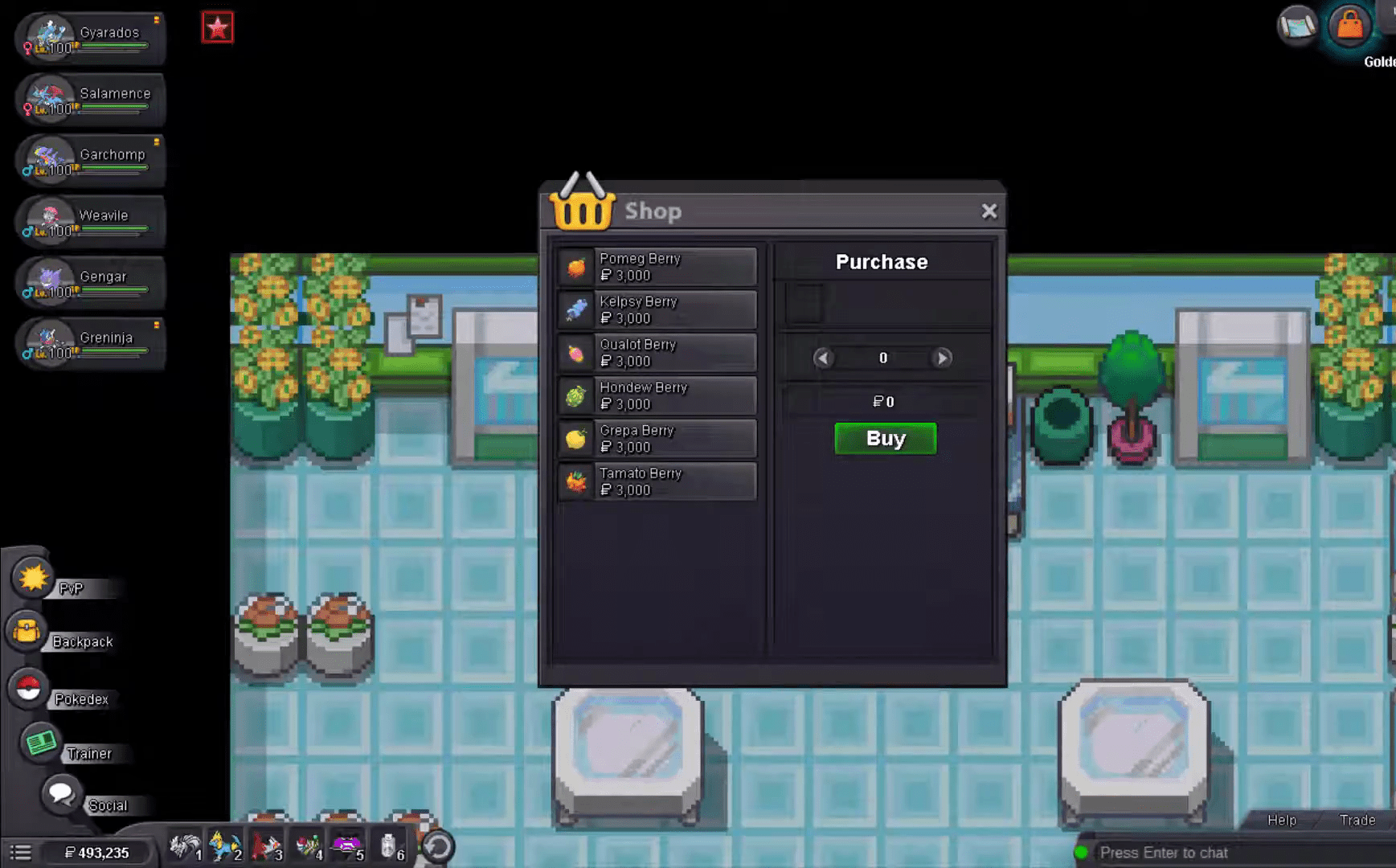Open the orange shop bag icon at top right
1396x868 pixels.
pos(1349,27)
